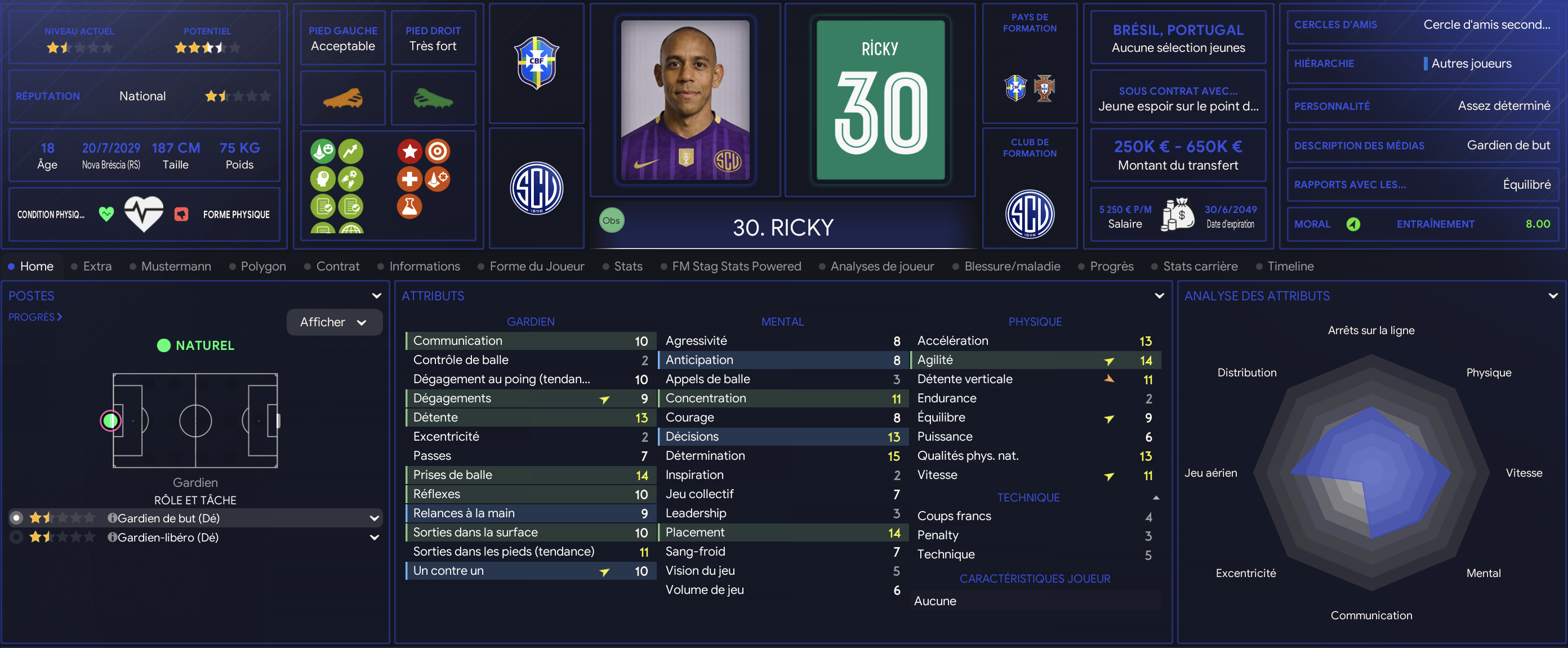Open the Analyses de joueur tab
The width and height of the screenshot is (1568, 648).
pos(881,266)
